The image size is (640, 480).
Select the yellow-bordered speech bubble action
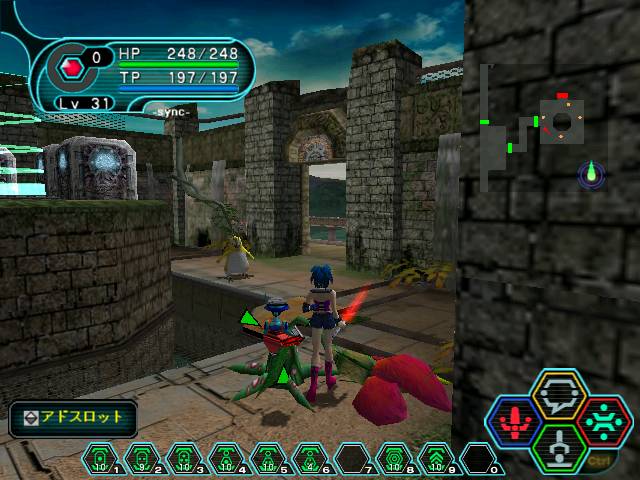pyautogui.click(x=559, y=396)
